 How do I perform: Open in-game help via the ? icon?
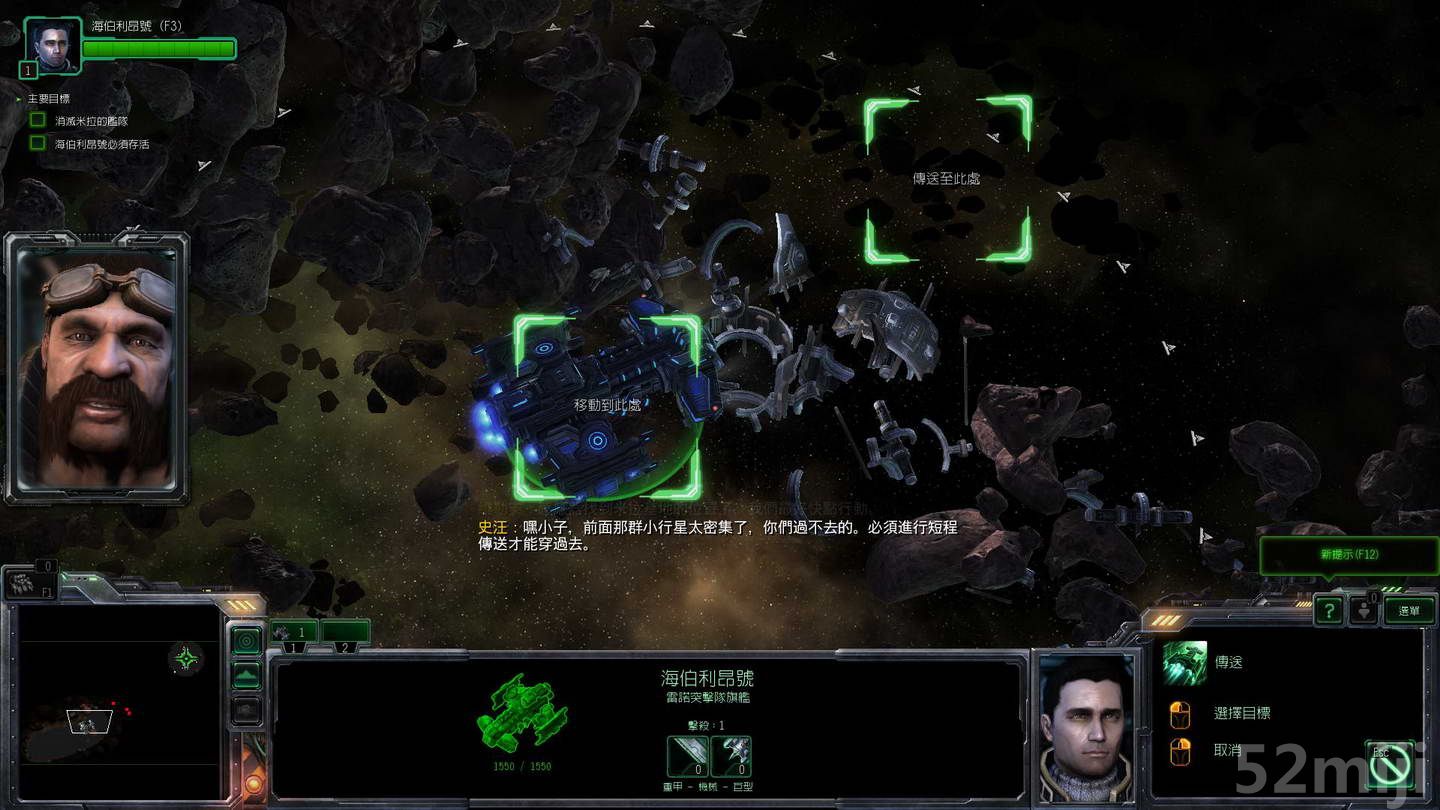(x=1329, y=611)
